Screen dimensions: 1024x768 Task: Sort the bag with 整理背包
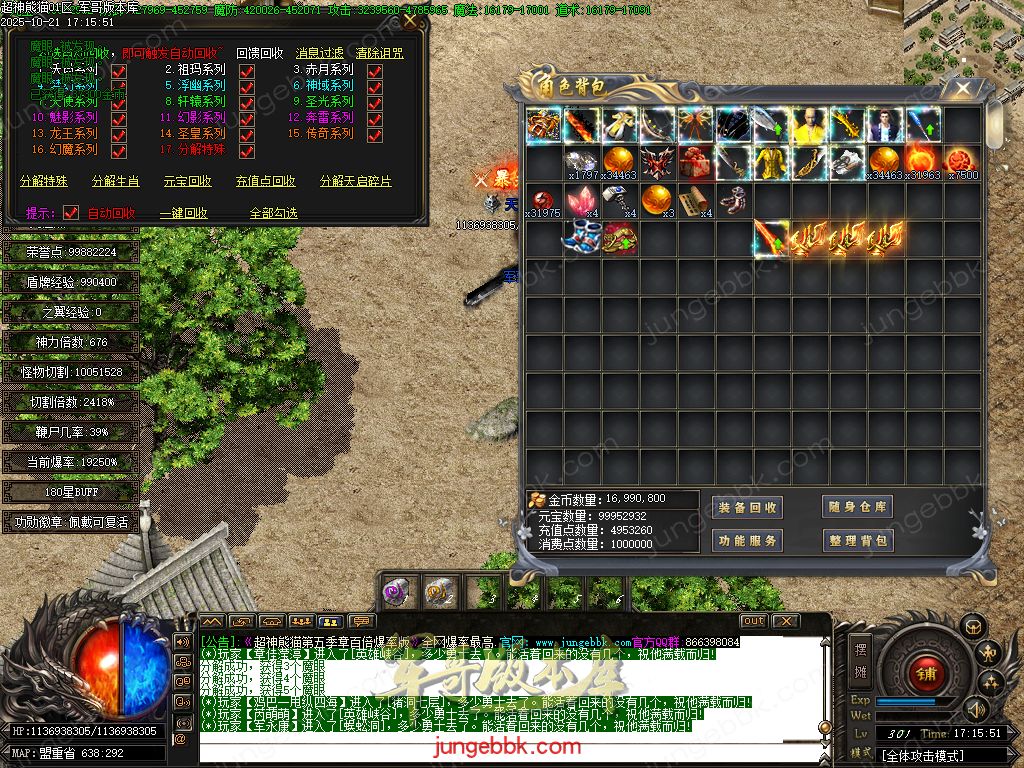pos(857,541)
